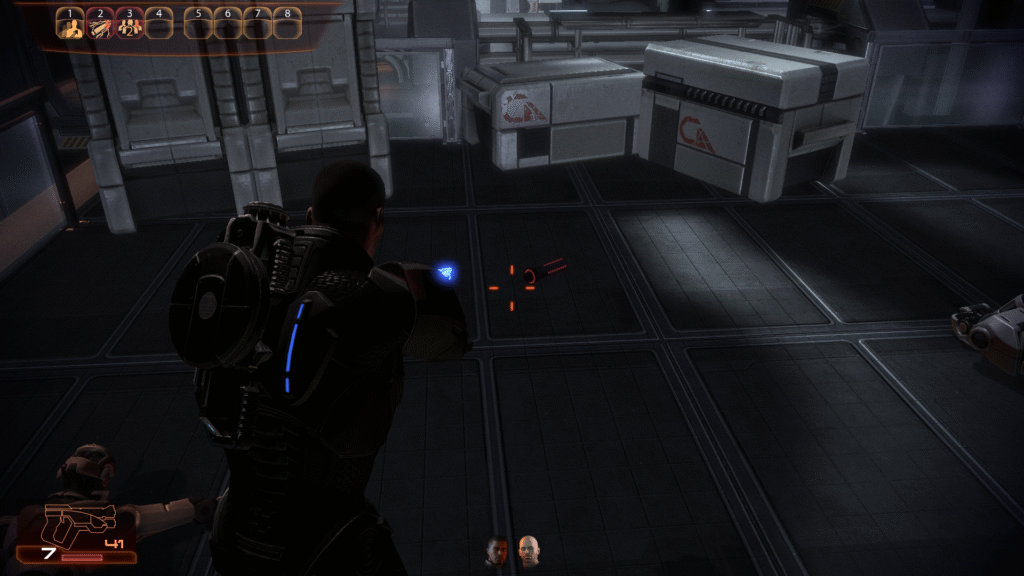Activate the squad silhouette power in slot 1
The width and height of the screenshot is (1024, 576).
(70, 24)
